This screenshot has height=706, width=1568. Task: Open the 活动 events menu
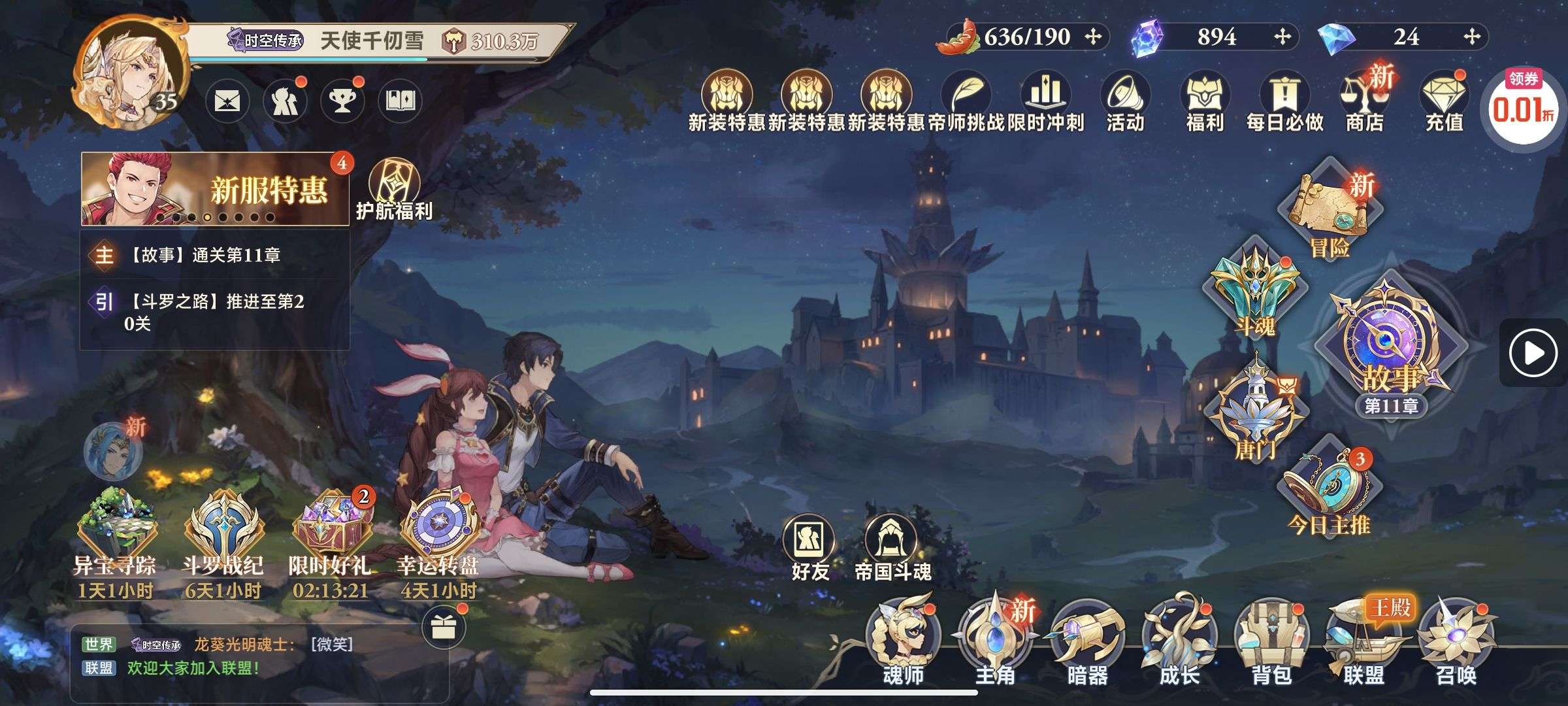pos(1125,103)
